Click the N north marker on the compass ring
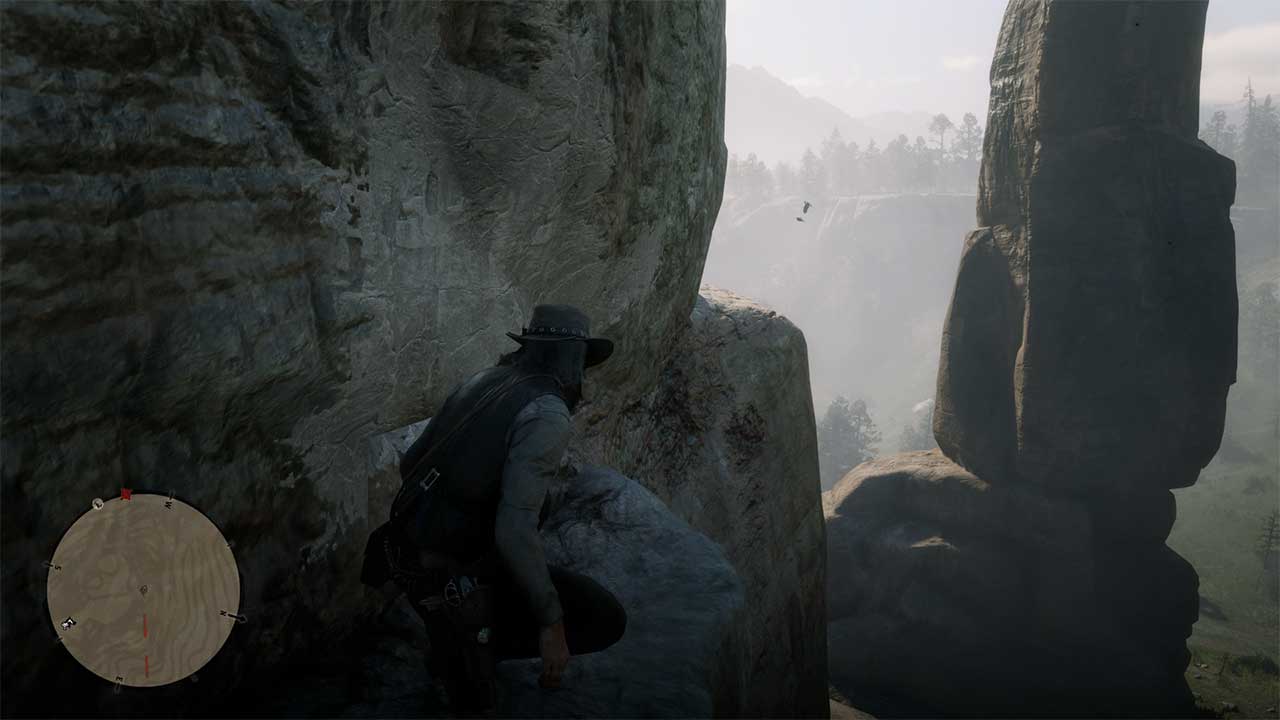1280x720 pixels. point(223,614)
